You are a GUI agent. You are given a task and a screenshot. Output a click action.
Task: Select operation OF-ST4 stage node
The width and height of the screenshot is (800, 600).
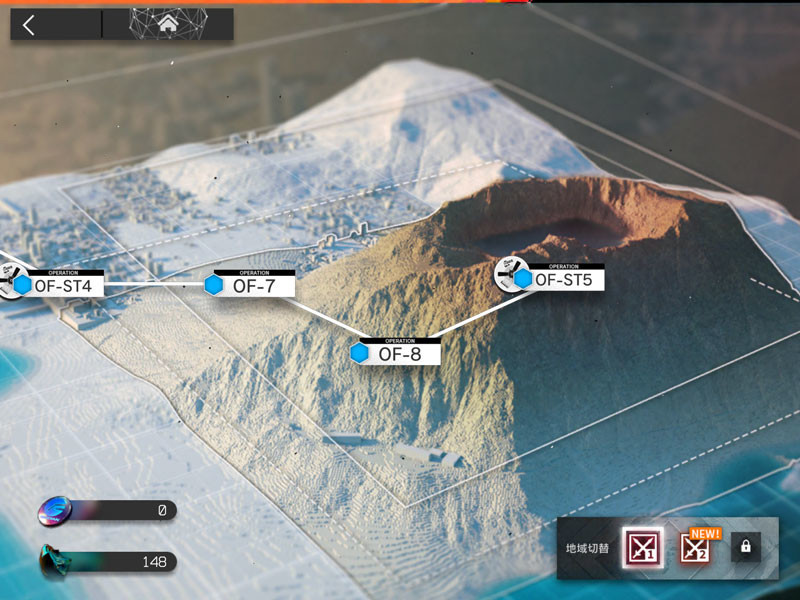61,285
